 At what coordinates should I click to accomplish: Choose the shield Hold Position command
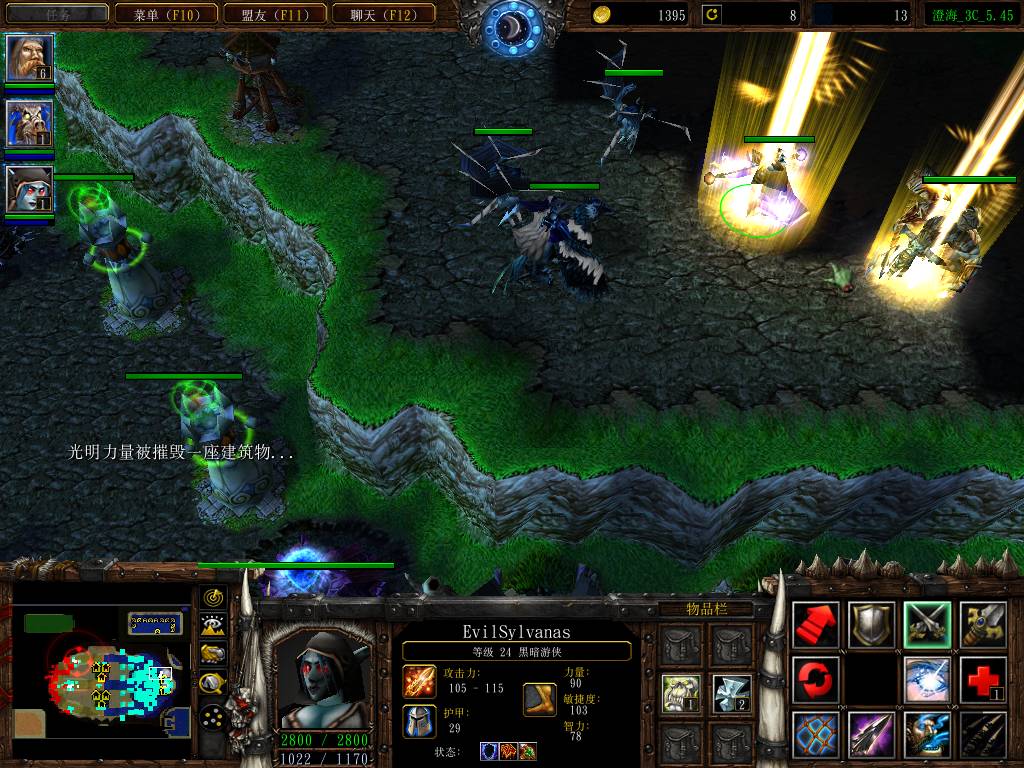click(871, 625)
